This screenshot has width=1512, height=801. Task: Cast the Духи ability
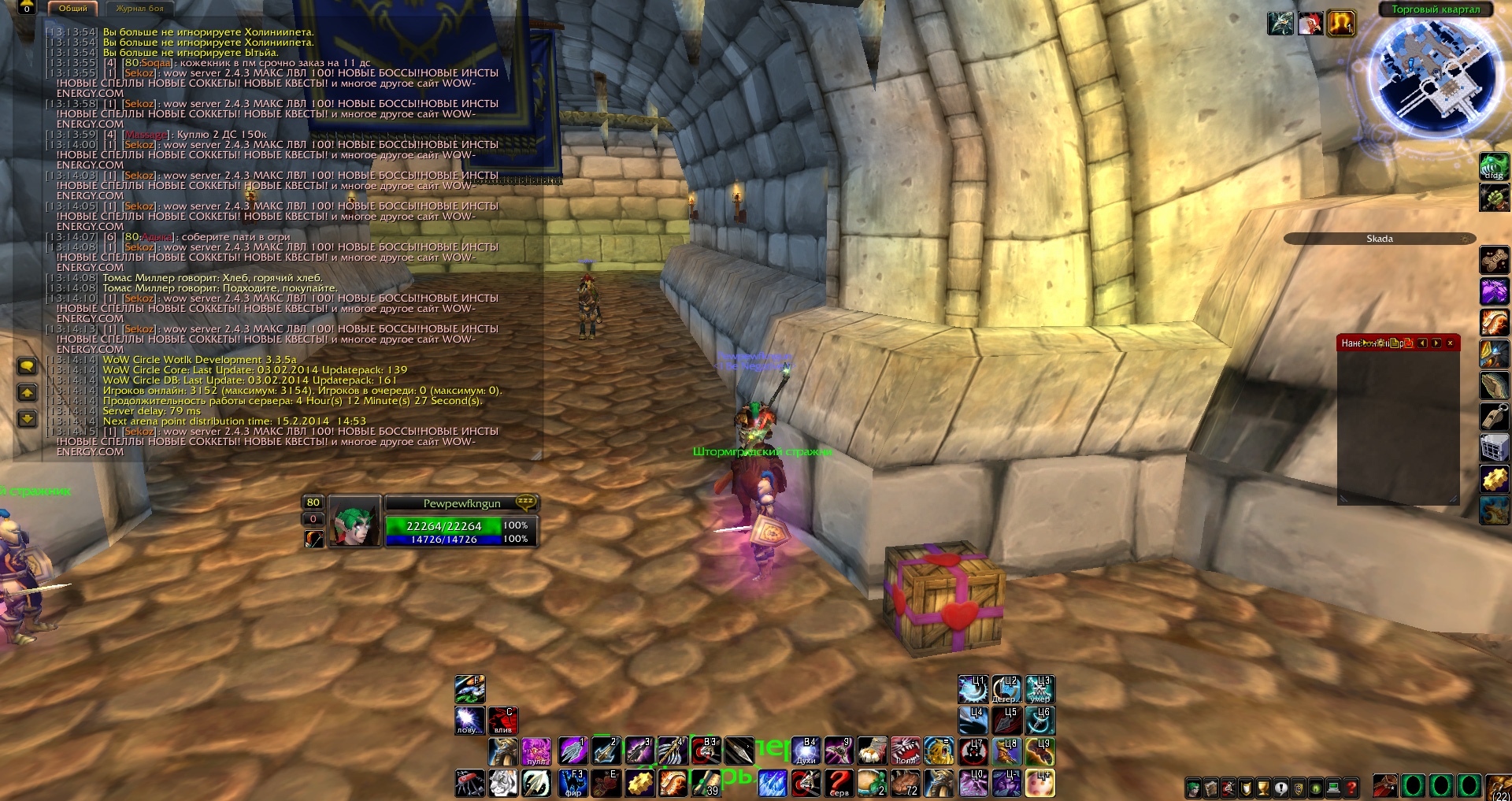806,751
